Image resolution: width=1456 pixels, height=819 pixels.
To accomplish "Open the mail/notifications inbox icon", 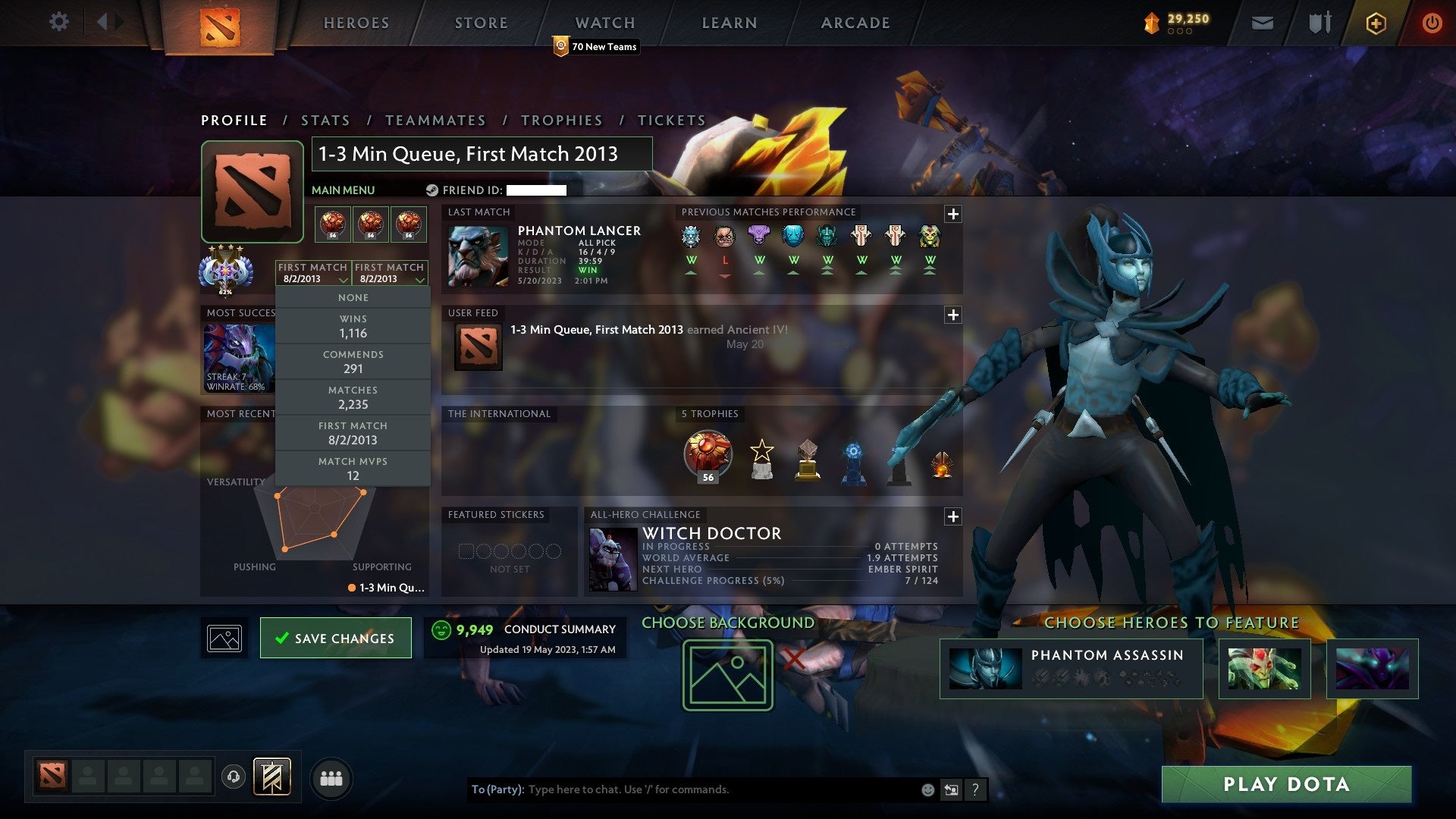I will [x=1261, y=23].
